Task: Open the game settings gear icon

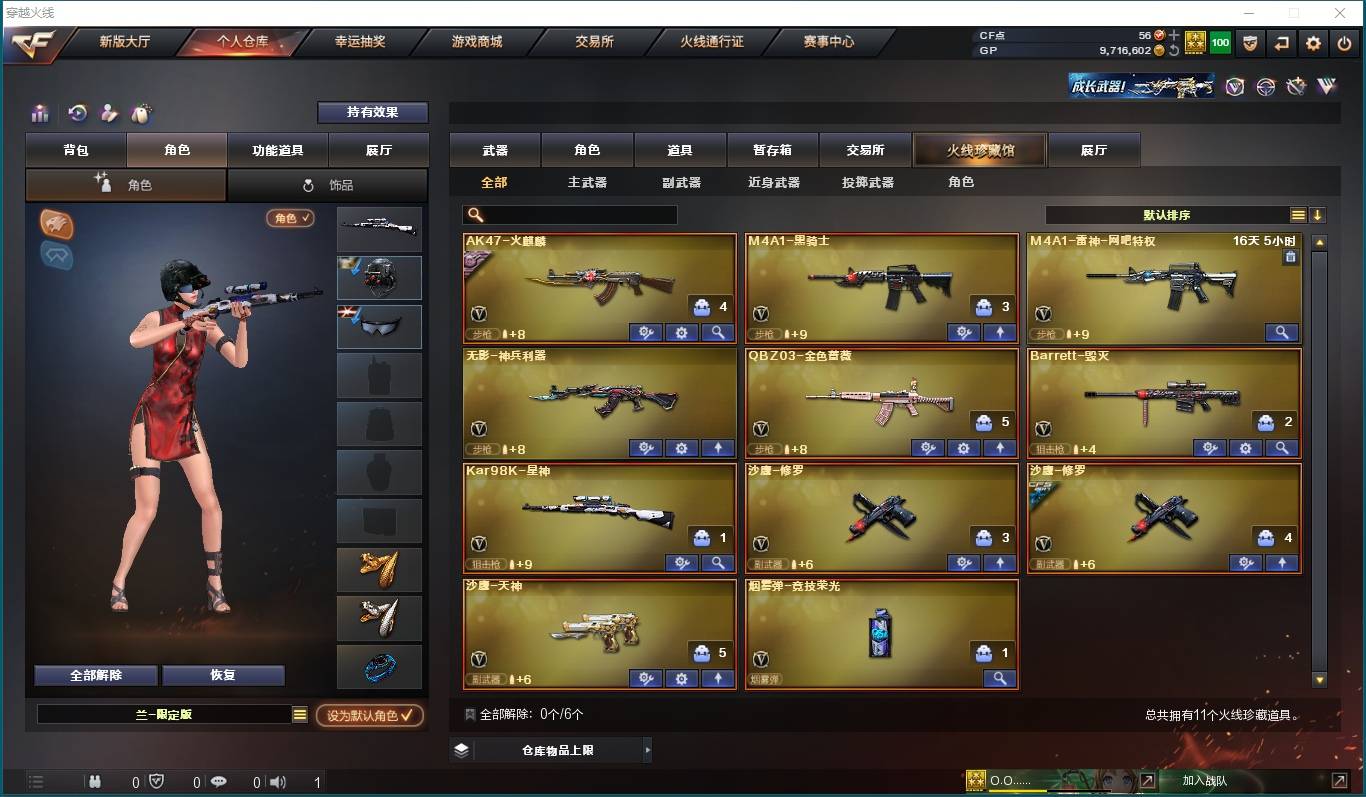Action: [1313, 44]
